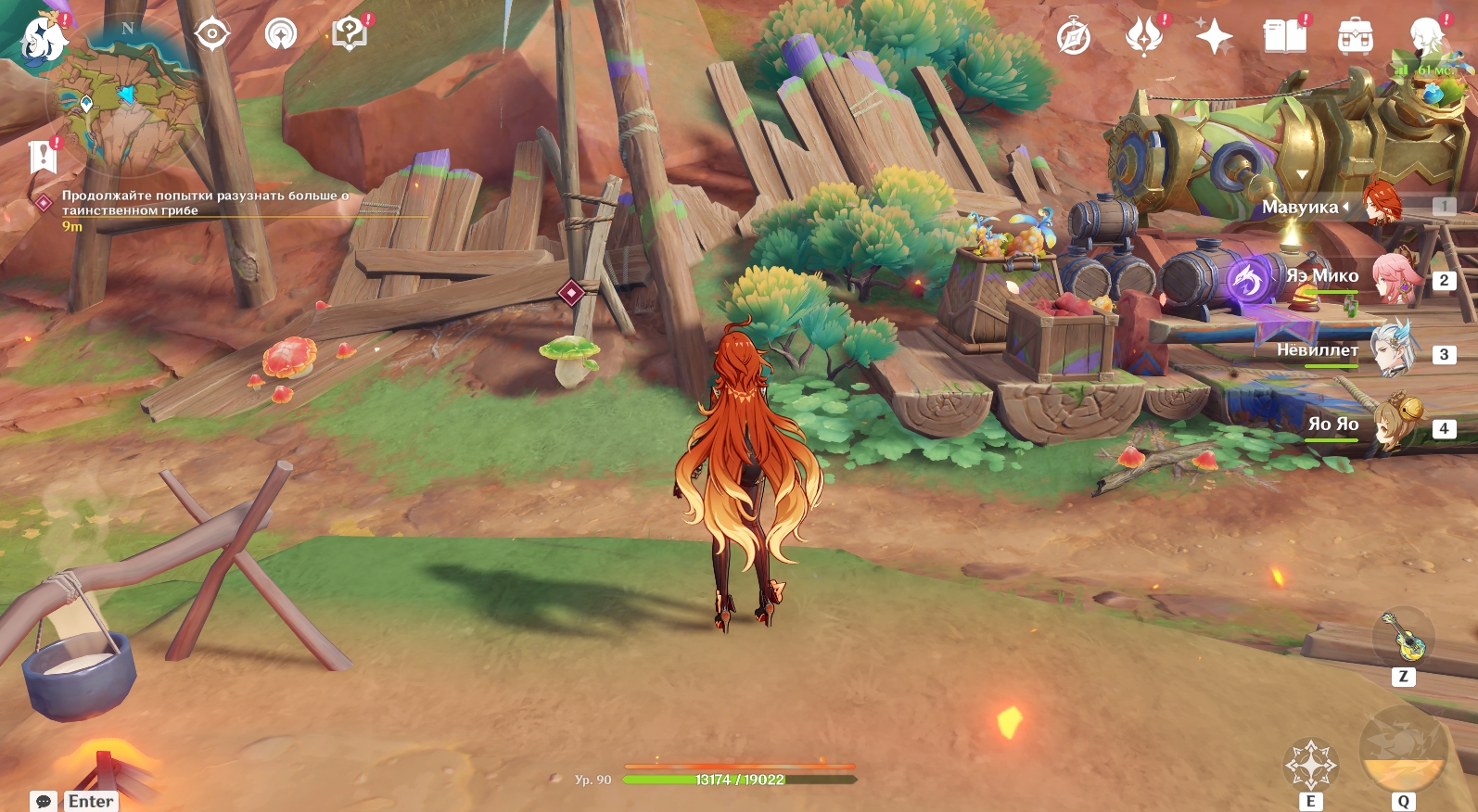Open the chat box speech bubble
This screenshot has width=1478, height=812.
[44, 801]
